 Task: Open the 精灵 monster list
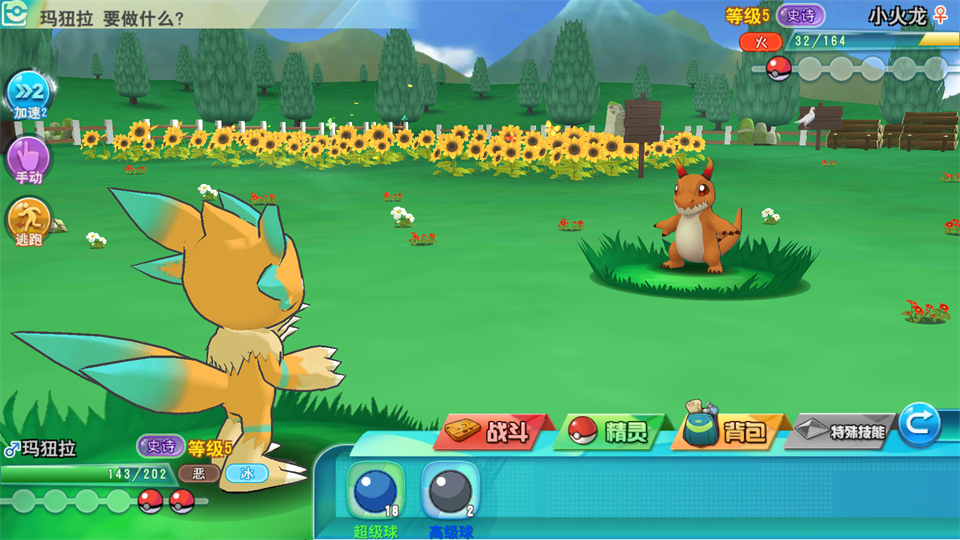click(612, 432)
